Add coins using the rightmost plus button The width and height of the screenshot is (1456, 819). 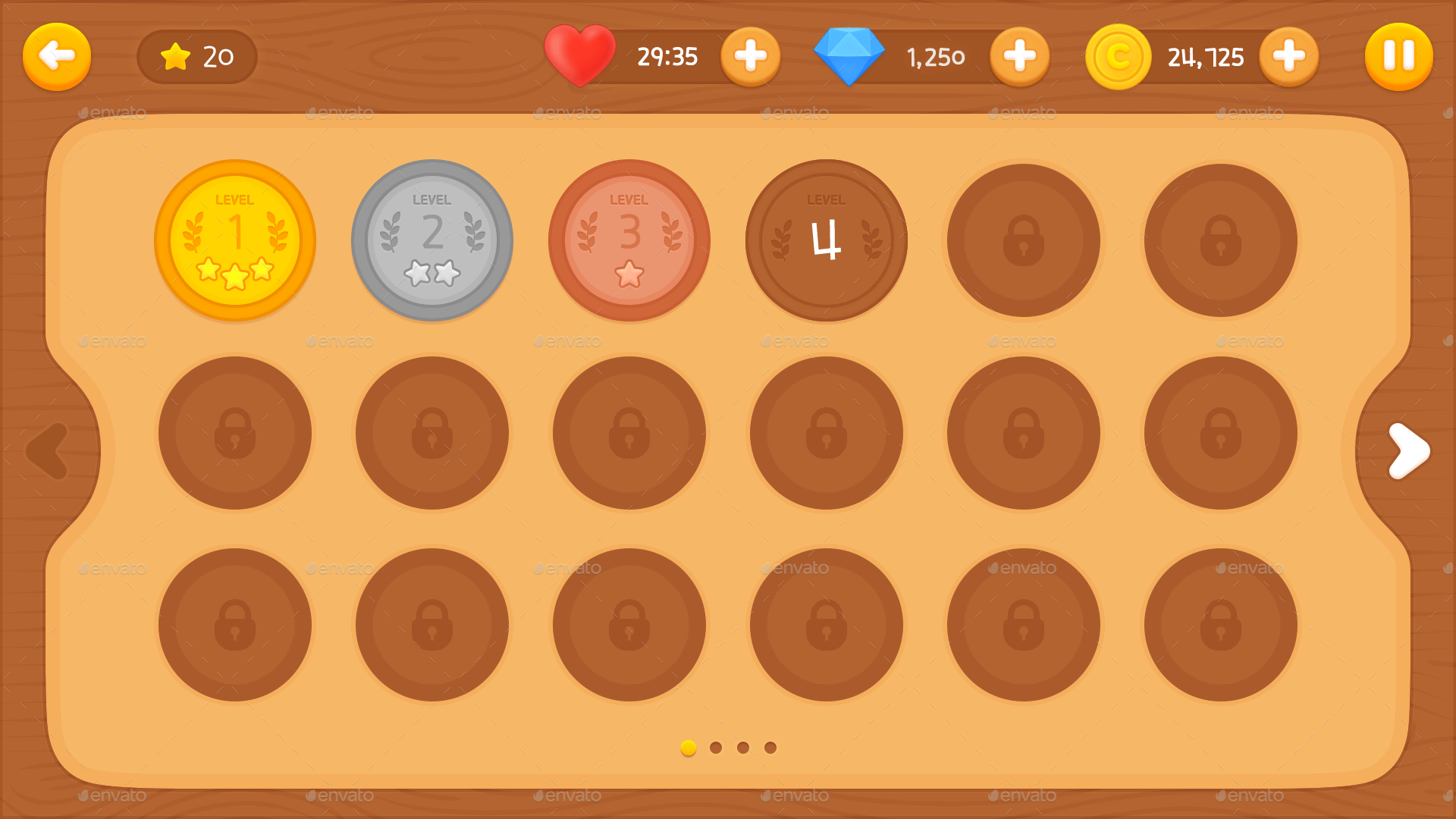coord(1289,55)
